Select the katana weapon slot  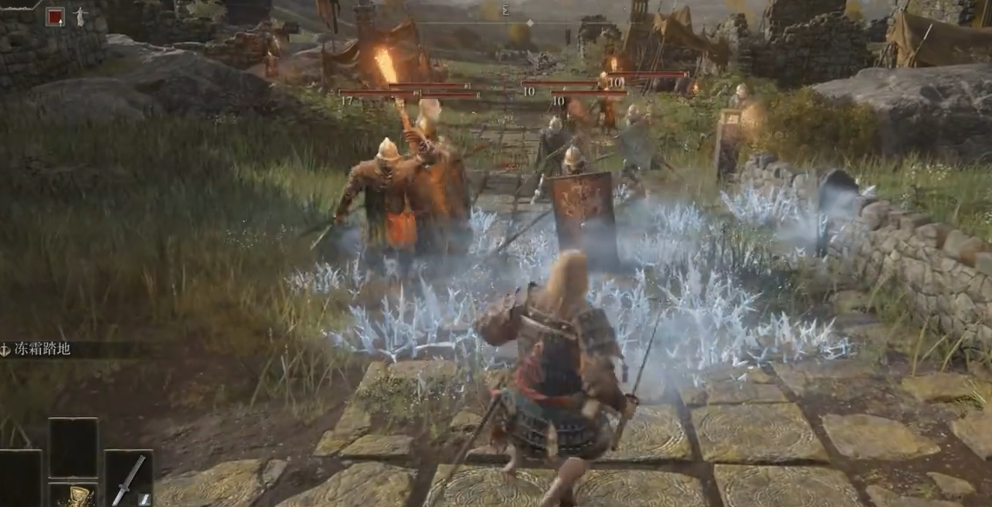pyautogui.click(x=129, y=479)
